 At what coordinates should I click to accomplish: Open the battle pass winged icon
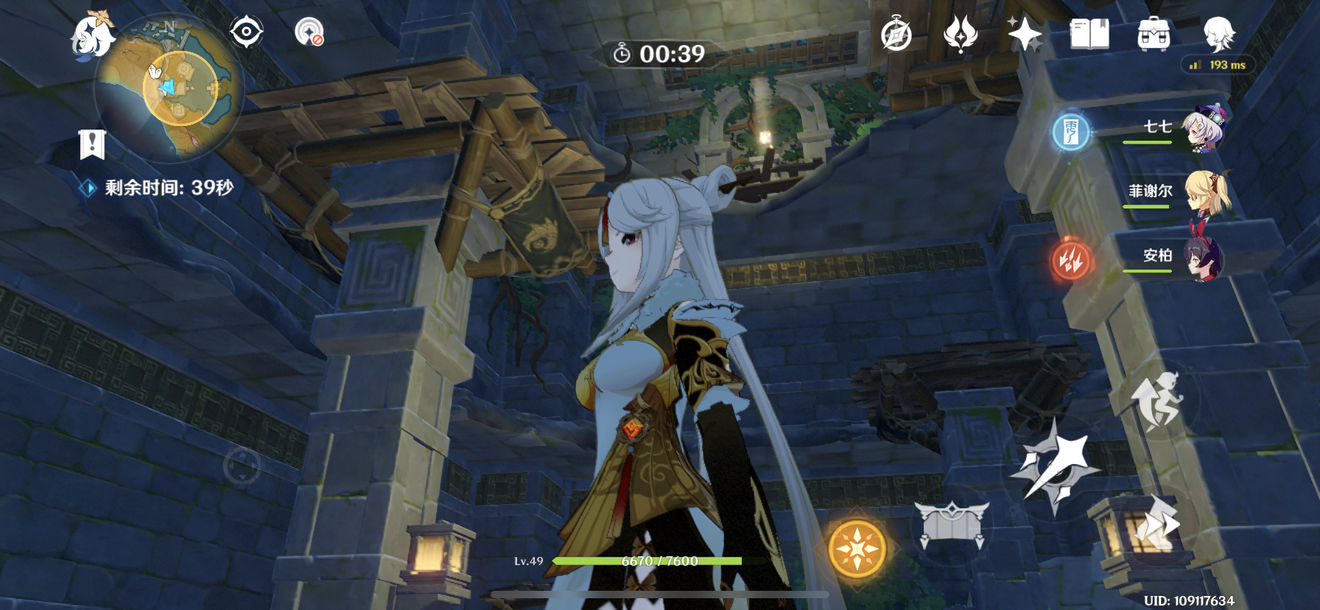[961, 35]
